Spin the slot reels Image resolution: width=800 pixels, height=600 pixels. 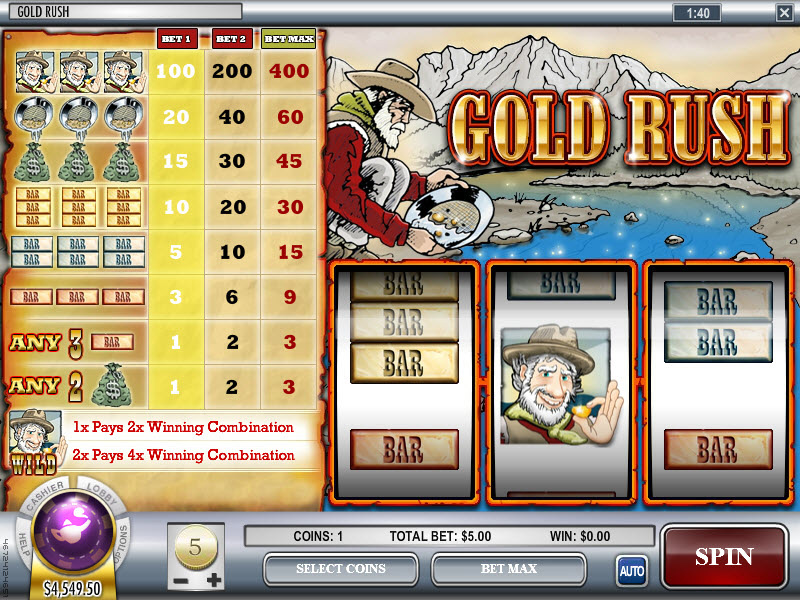(x=723, y=557)
